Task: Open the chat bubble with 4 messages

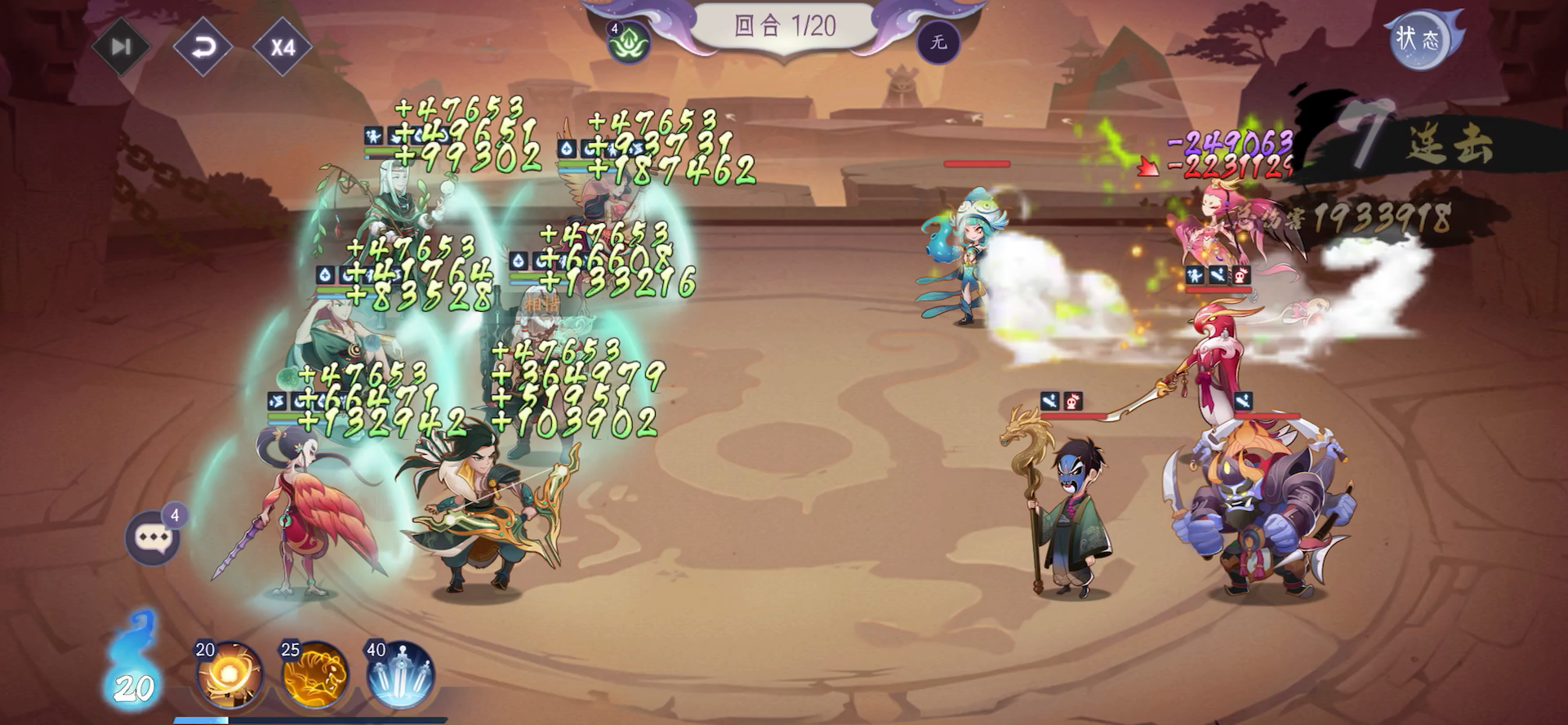Action: (153, 537)
